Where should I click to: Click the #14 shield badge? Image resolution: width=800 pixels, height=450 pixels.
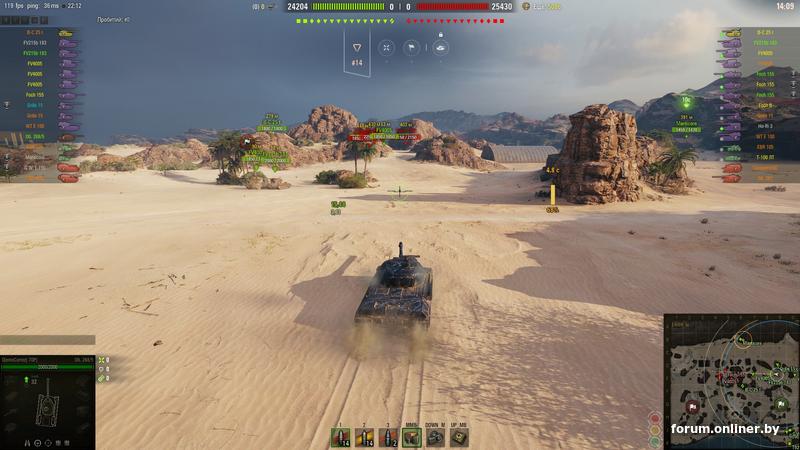[357, 50]
